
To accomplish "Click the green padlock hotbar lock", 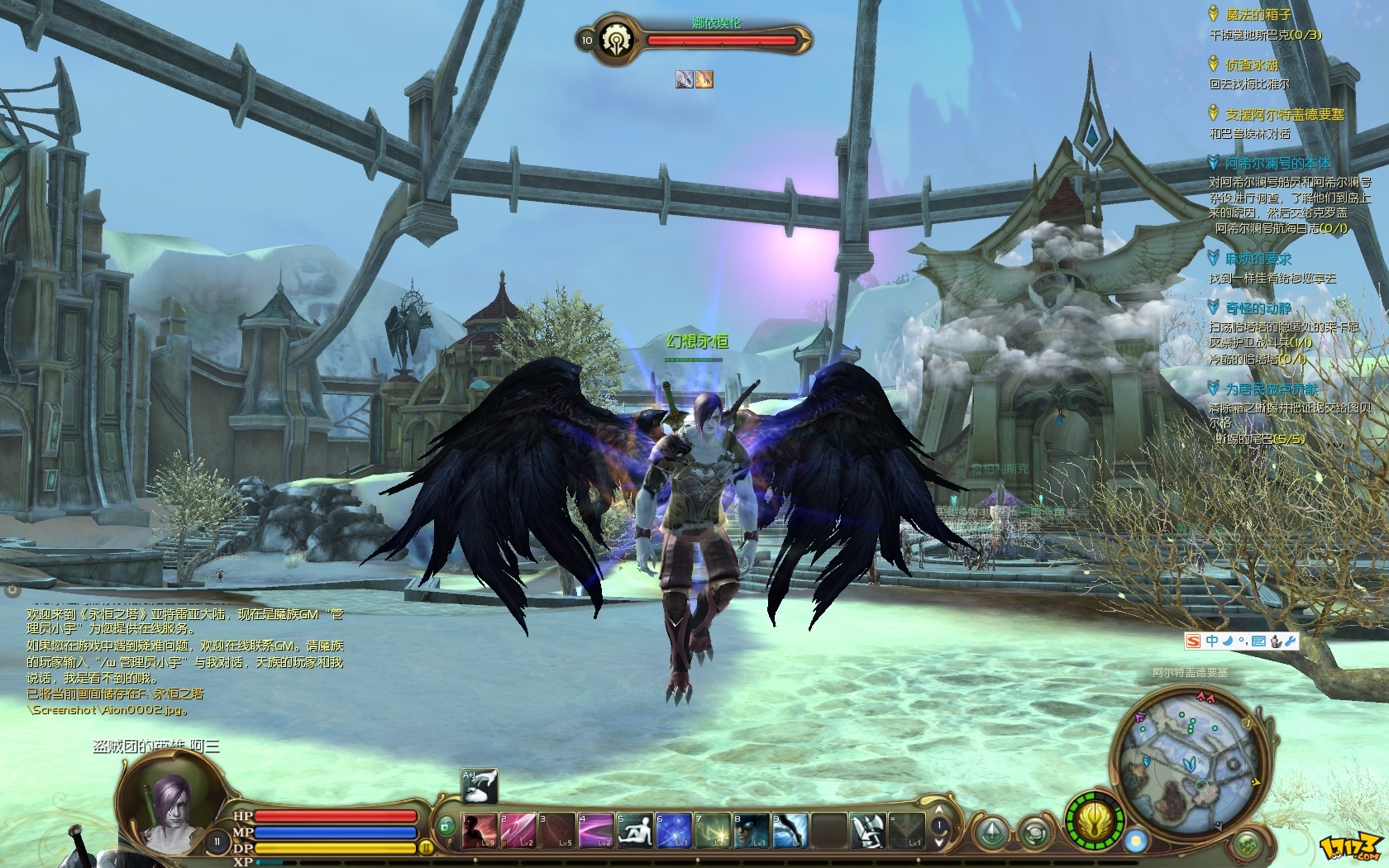I will coord(446,825).
